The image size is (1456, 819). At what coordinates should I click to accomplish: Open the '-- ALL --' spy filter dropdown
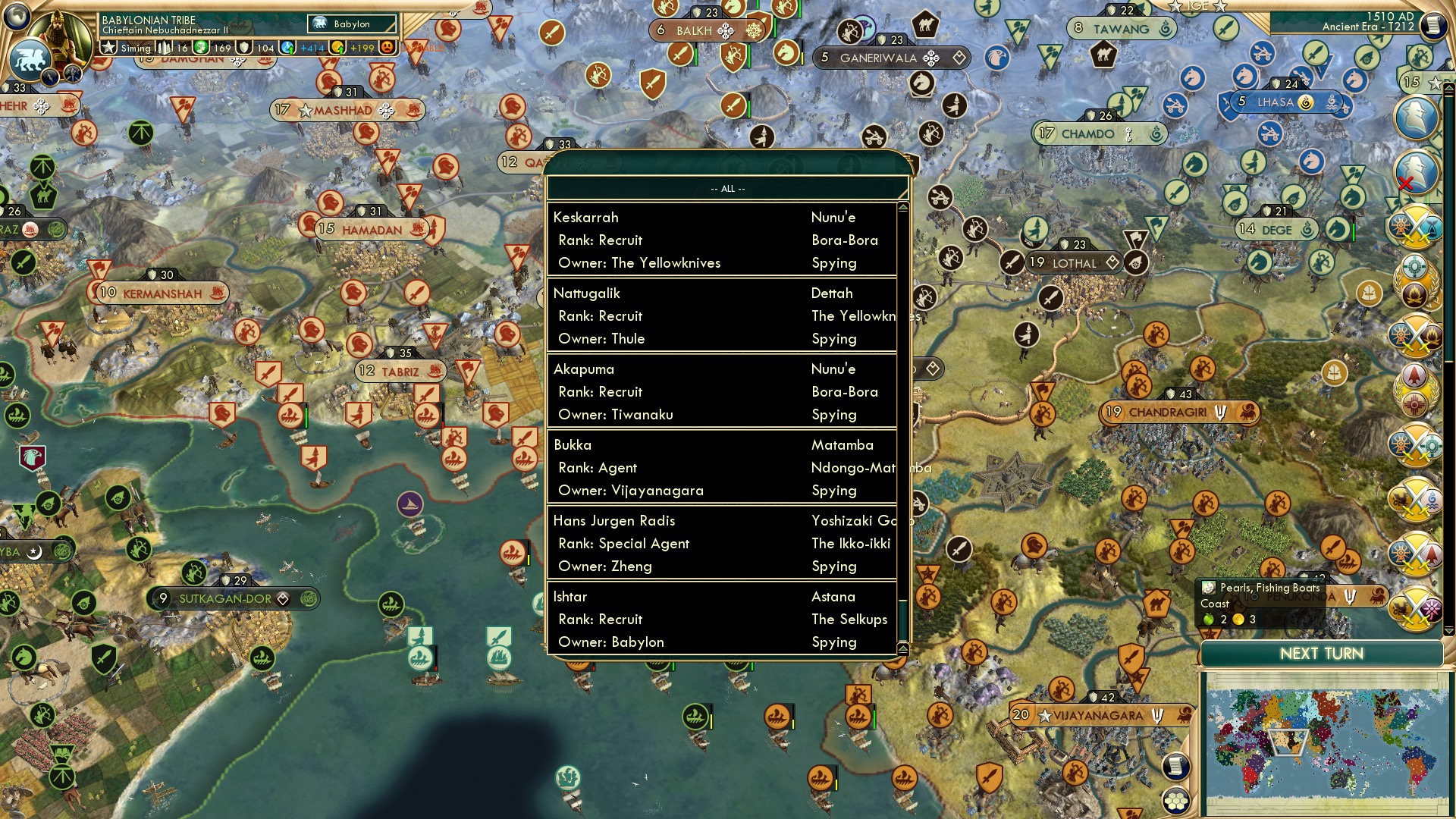[726, 190]
